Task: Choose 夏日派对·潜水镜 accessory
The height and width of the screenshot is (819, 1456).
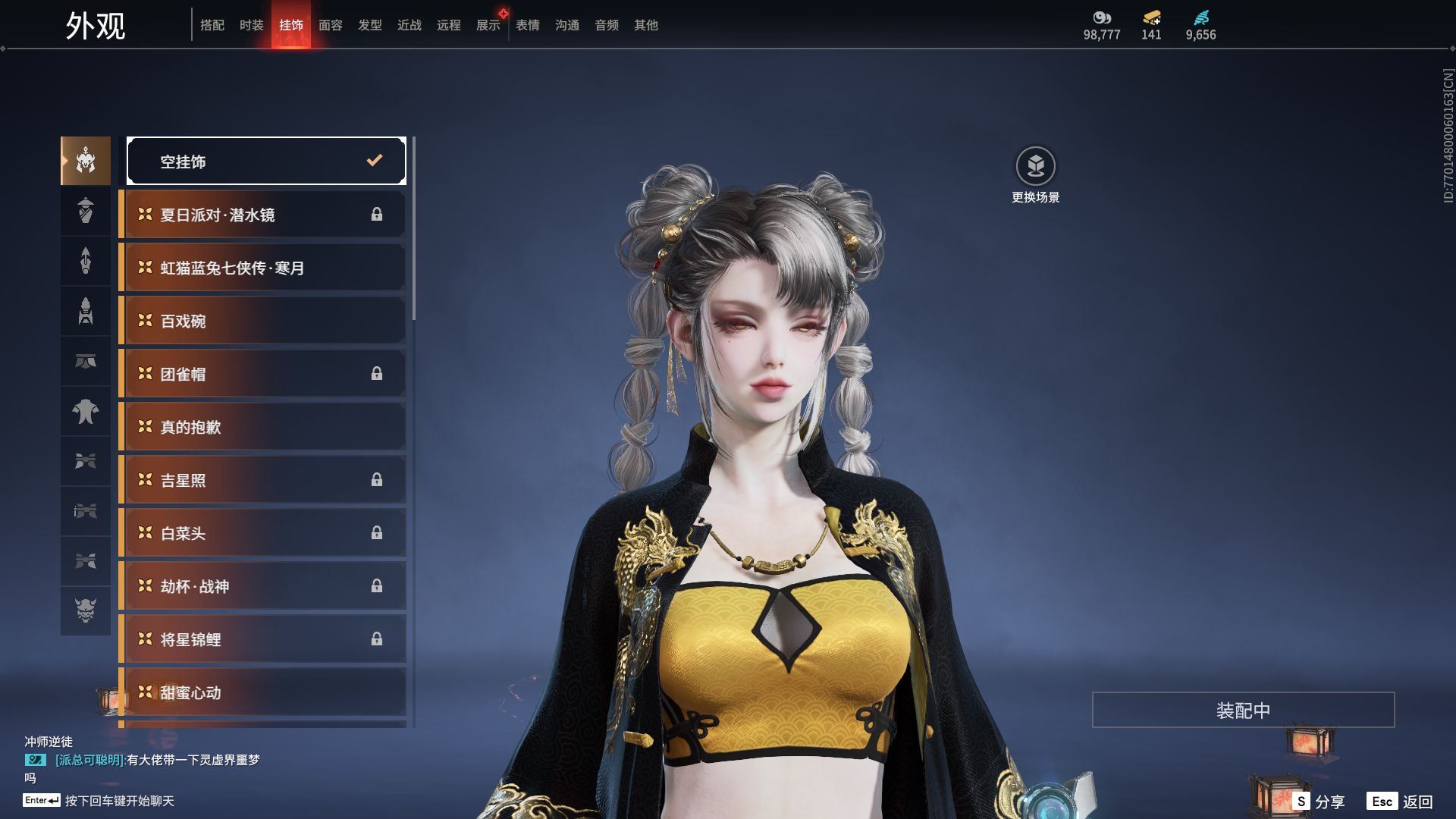Action: point(262,215)
